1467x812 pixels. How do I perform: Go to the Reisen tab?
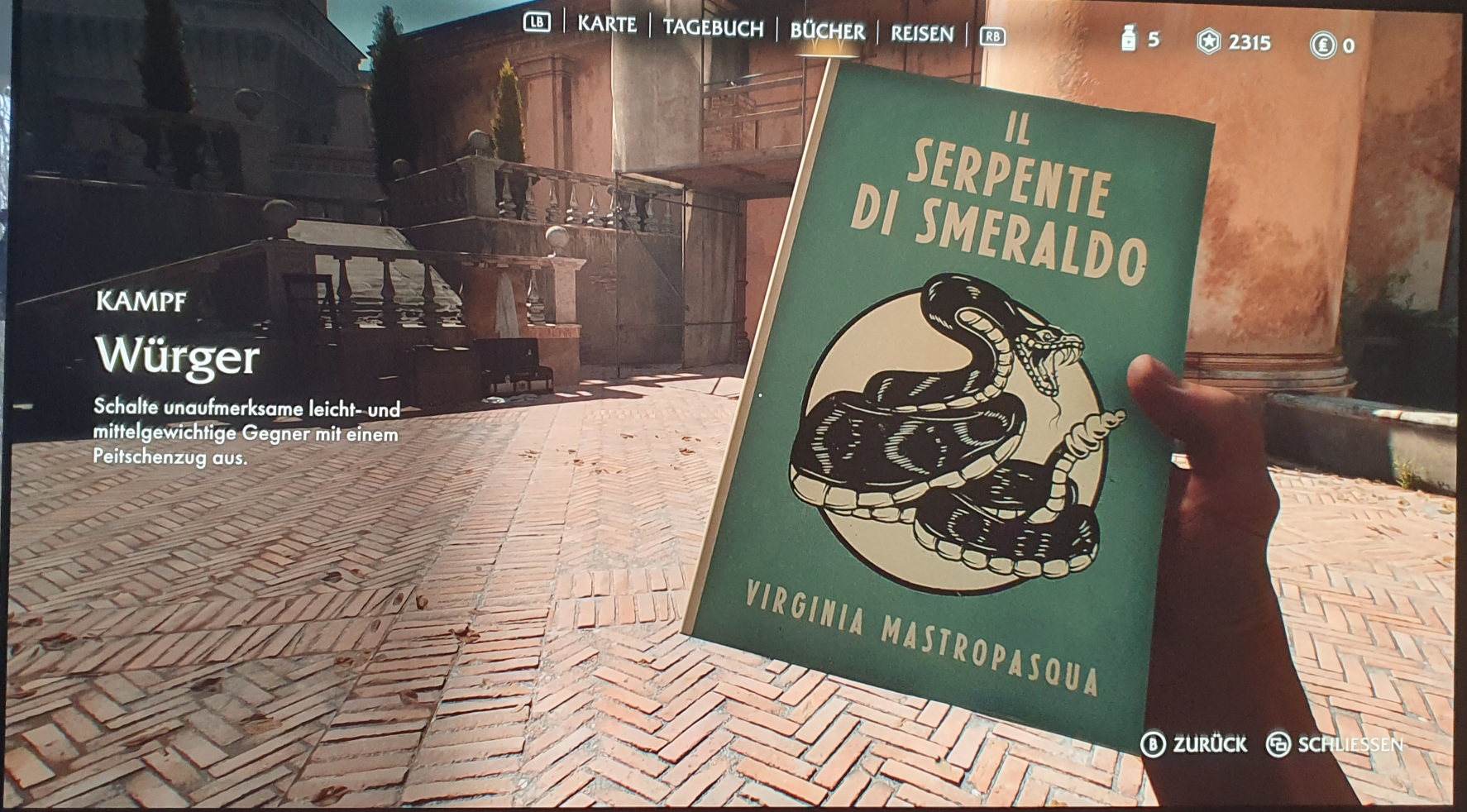pyautogui.click(x=921, y=34)
